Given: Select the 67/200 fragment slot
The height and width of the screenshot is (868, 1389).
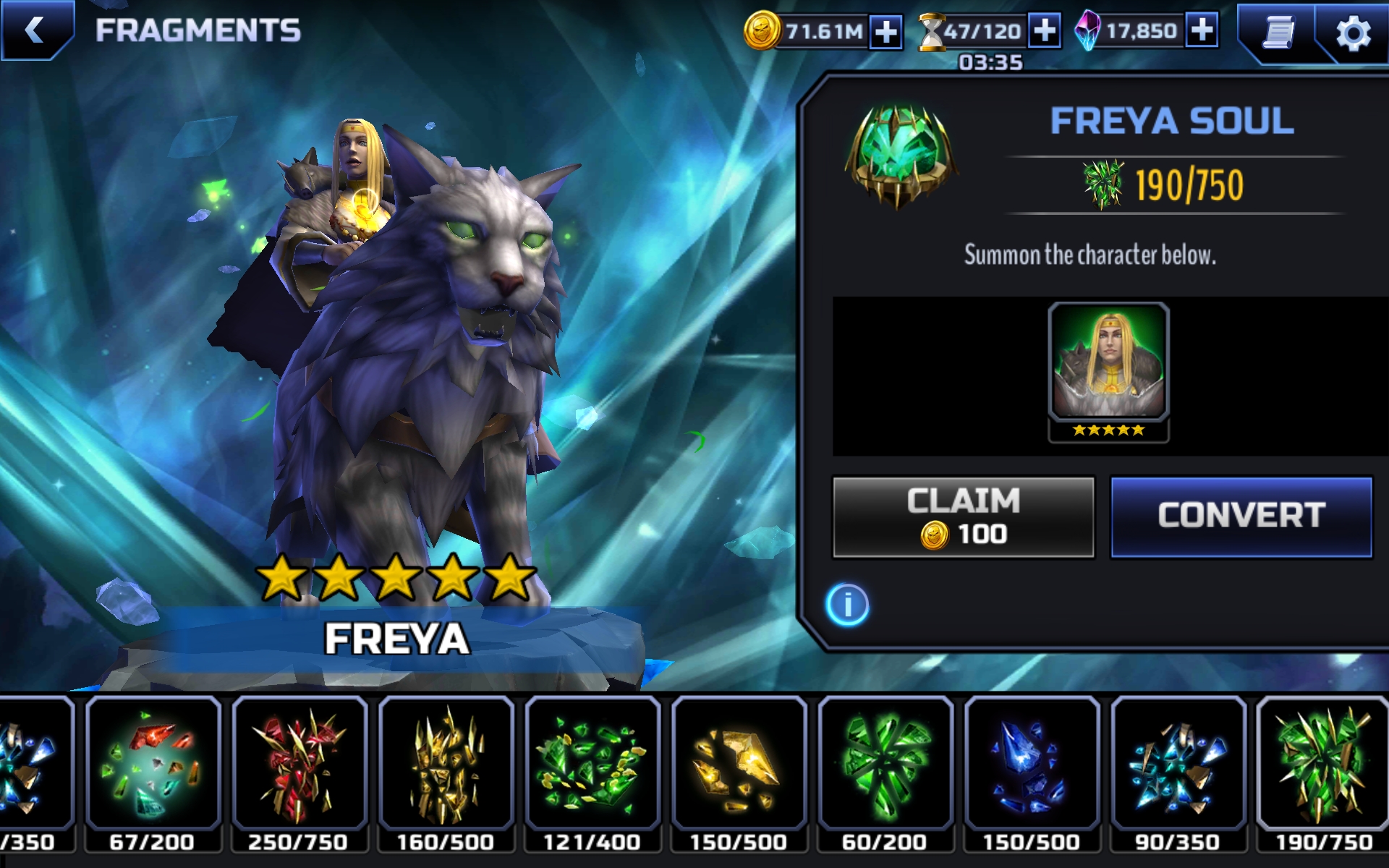Looking at the screenshot, I should point(153,773).
